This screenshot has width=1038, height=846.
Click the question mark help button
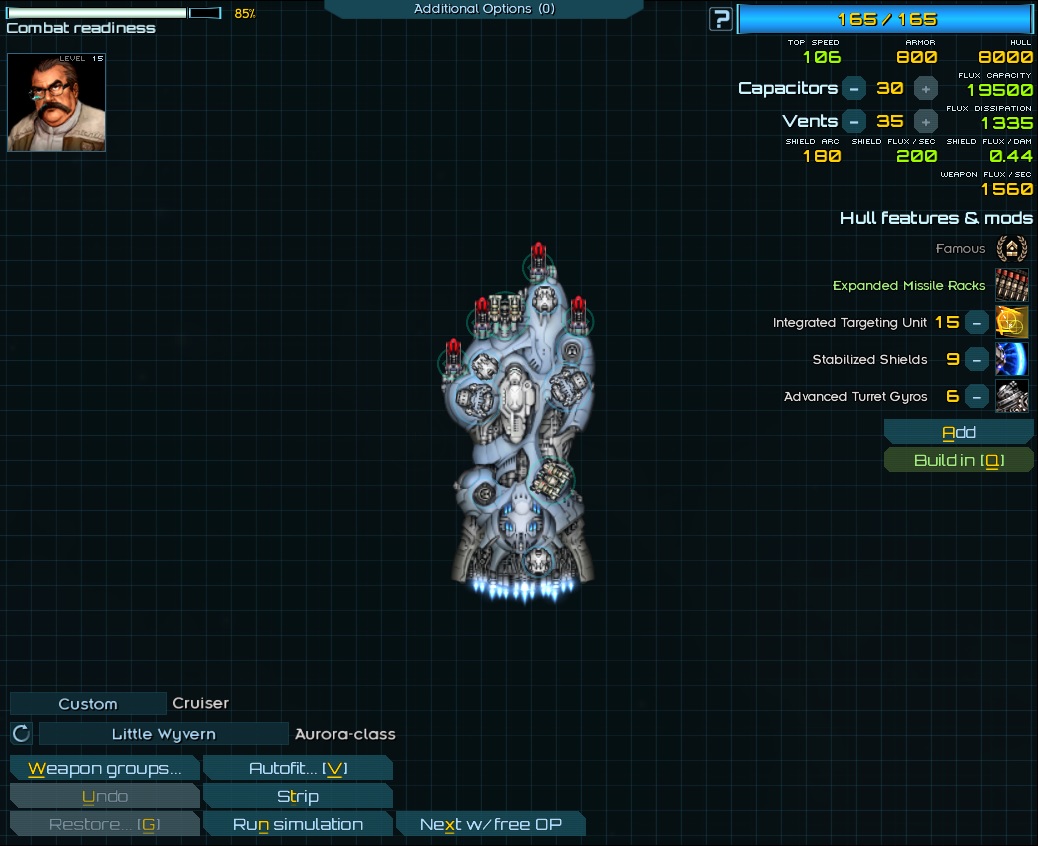[x=720, y=19]
